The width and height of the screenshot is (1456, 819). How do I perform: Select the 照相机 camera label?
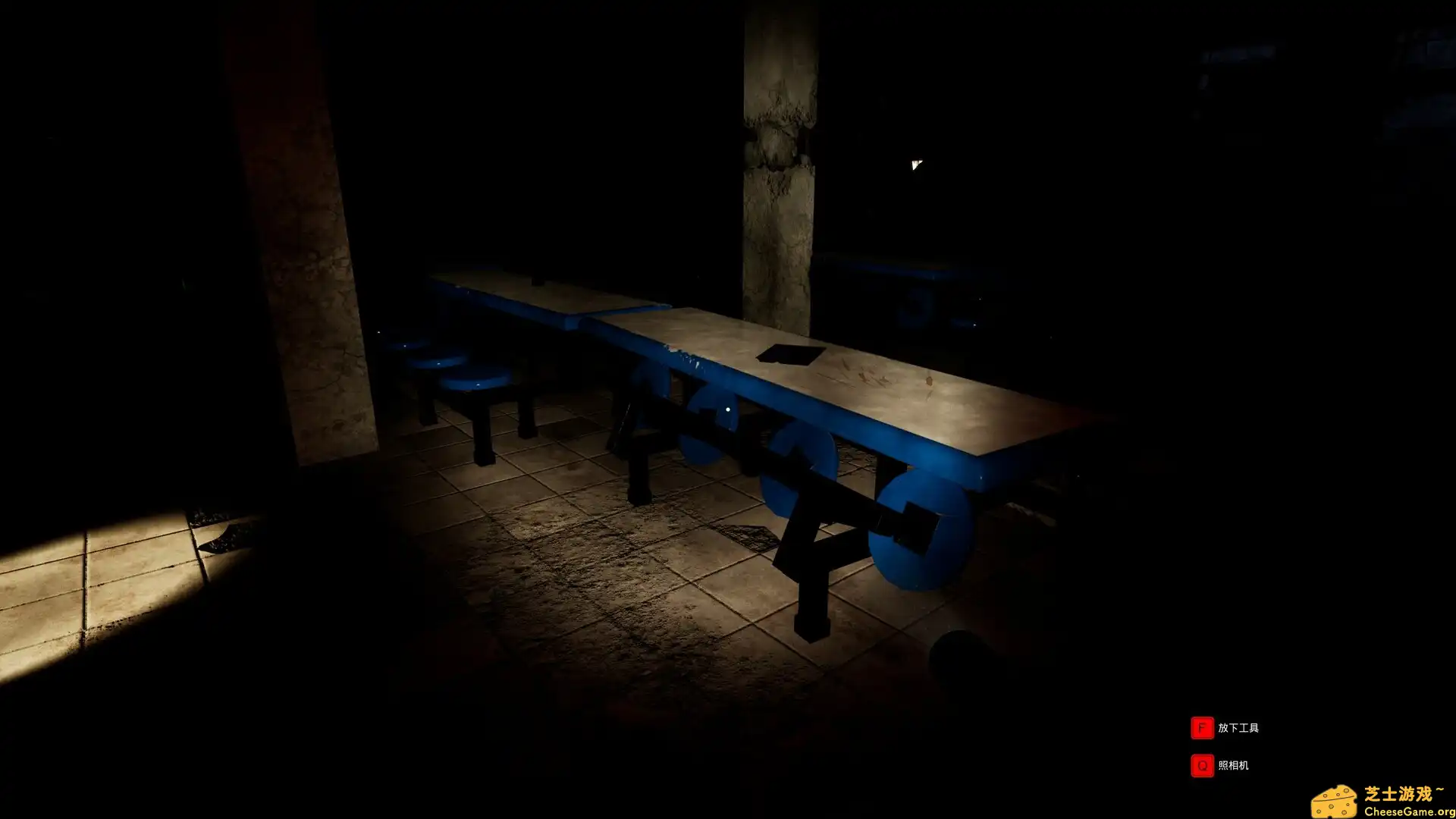tap(1233, 766)
